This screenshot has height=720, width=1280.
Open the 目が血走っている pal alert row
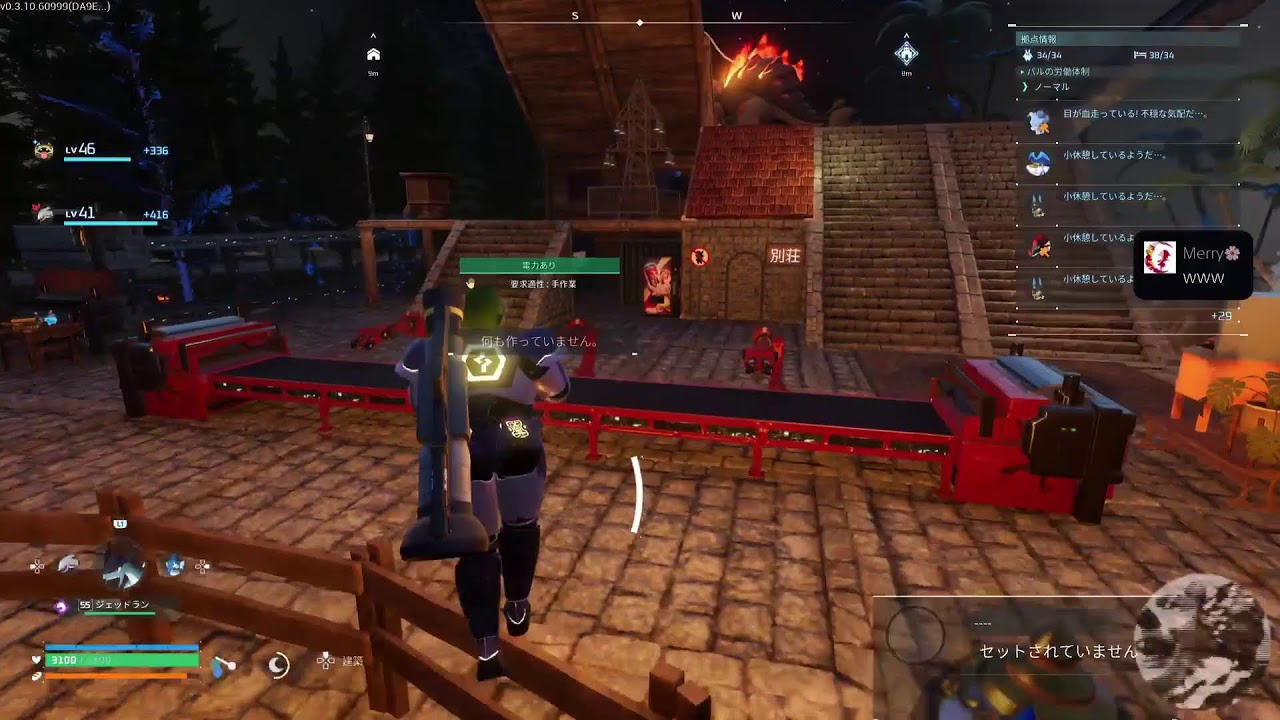(1120, 115)
